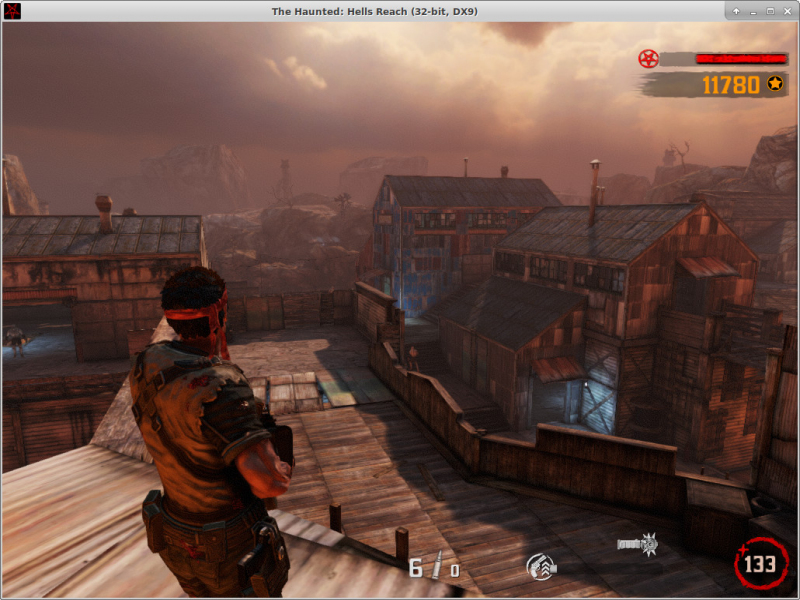Close the game window

point(787,11)
